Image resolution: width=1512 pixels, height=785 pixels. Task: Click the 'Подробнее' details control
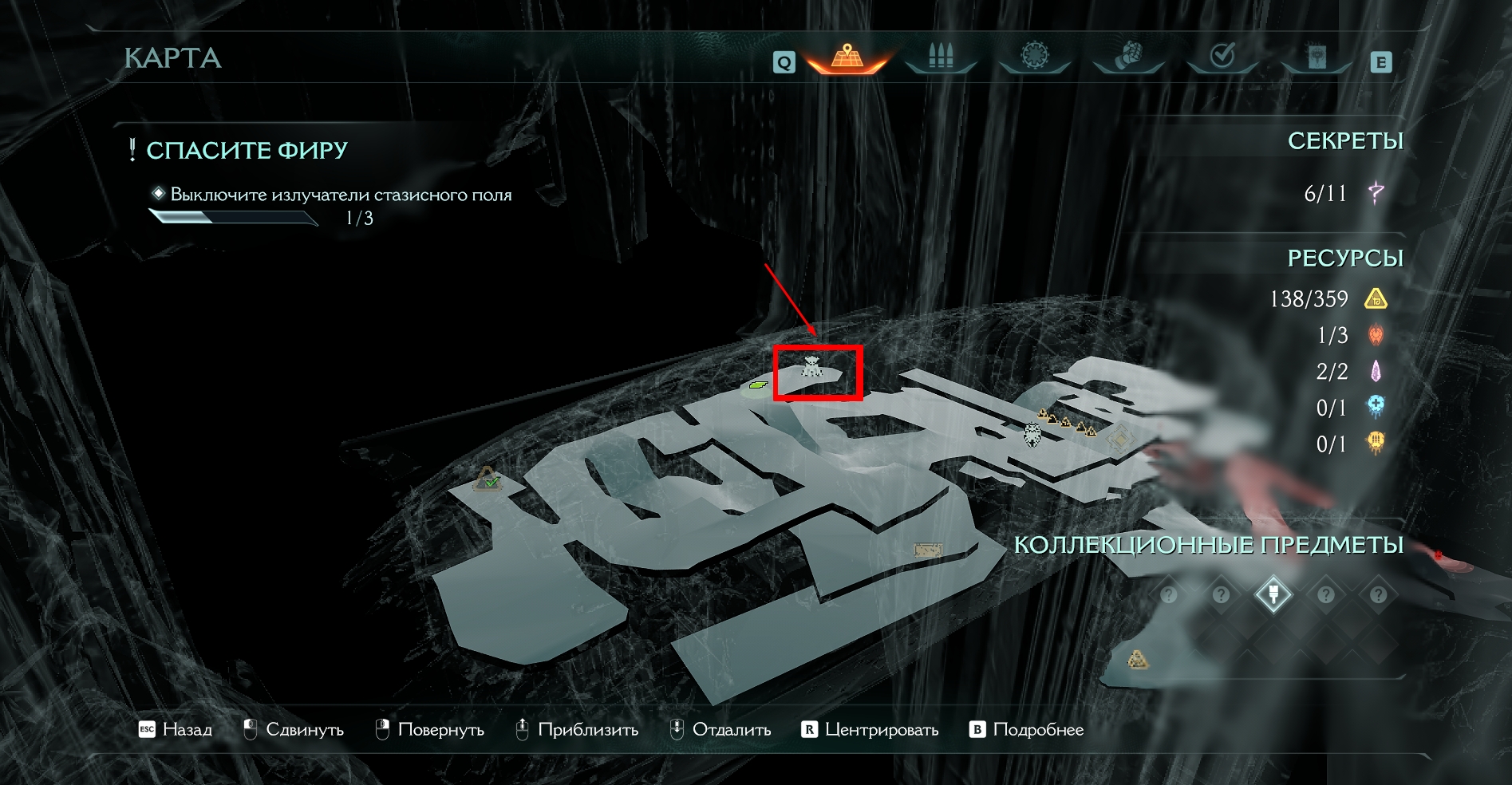1027,730
